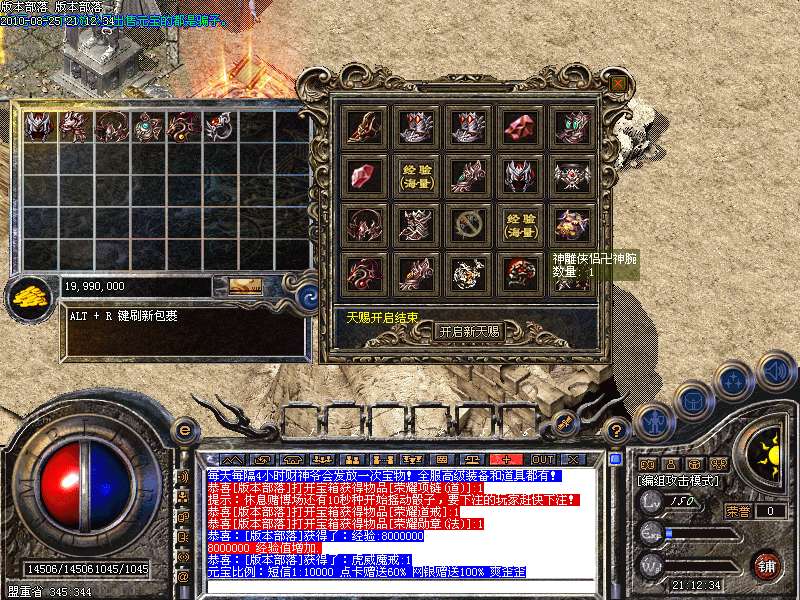The width and height of the screenshot is (800, 600).
Task: Select the silver ring with red gem in the bag
Action: click(219, 126)
